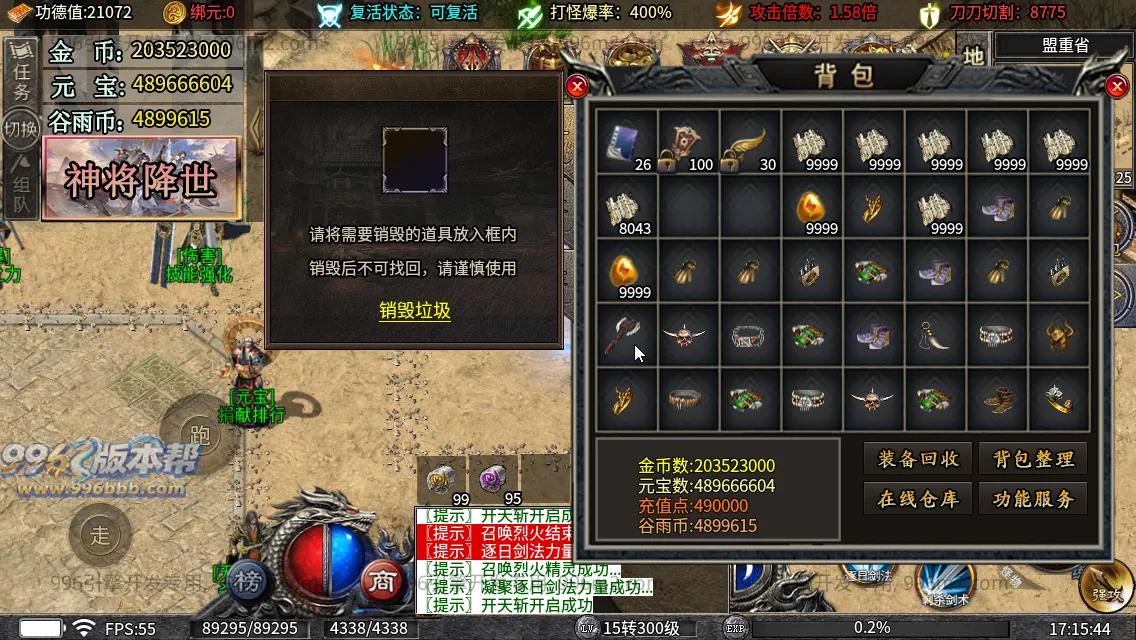Screen dimensions: 1136x640
Task: Open the 榜 ranking button
Action: (251, 582)
